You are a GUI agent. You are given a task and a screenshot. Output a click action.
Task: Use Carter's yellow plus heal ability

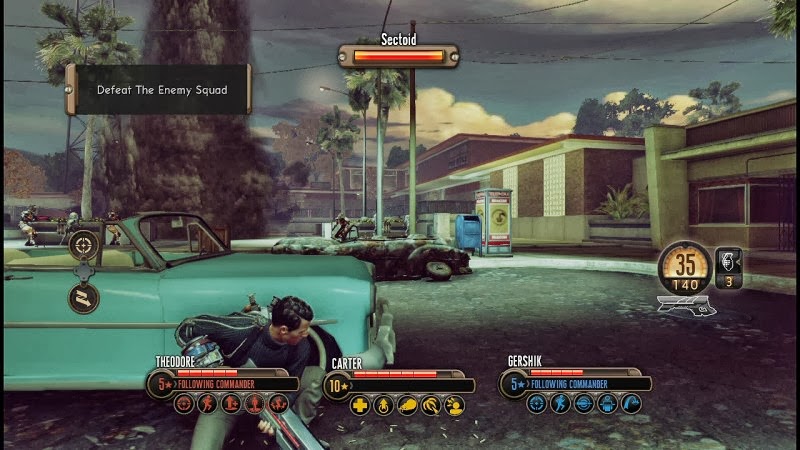(x=360, y=405)
